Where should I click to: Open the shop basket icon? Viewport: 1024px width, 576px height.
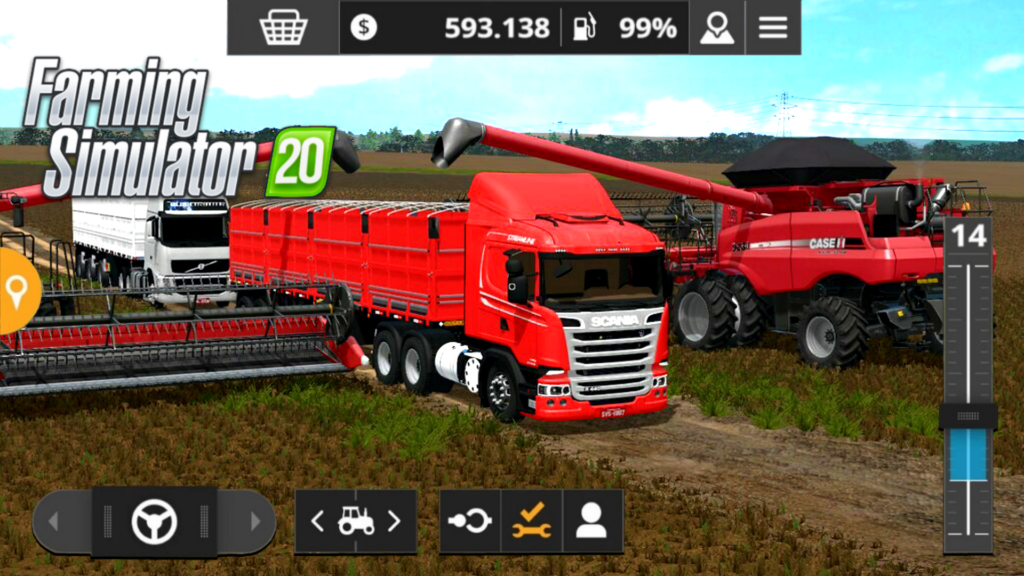(283, 28)
